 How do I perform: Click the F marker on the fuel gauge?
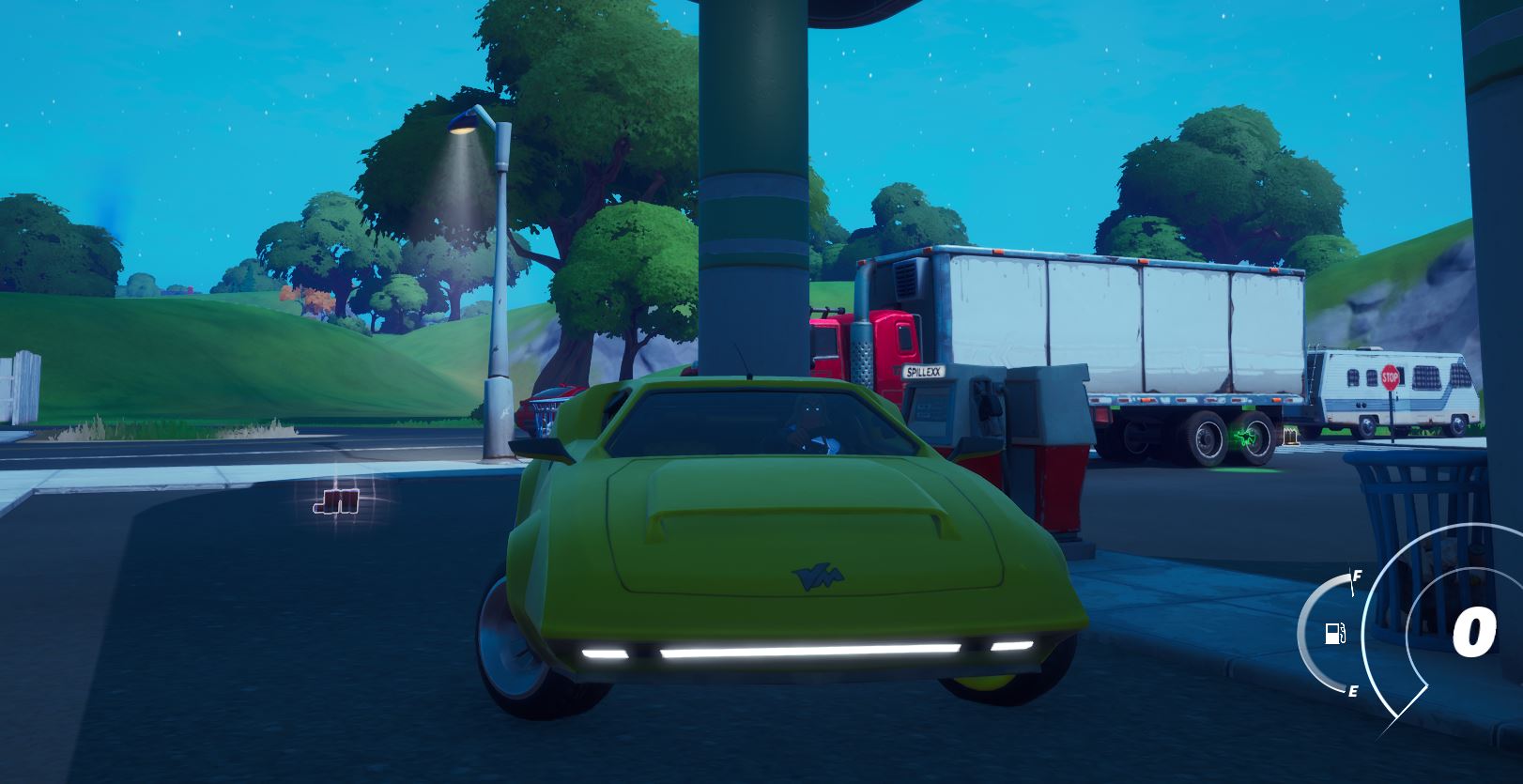point(1356,576)
